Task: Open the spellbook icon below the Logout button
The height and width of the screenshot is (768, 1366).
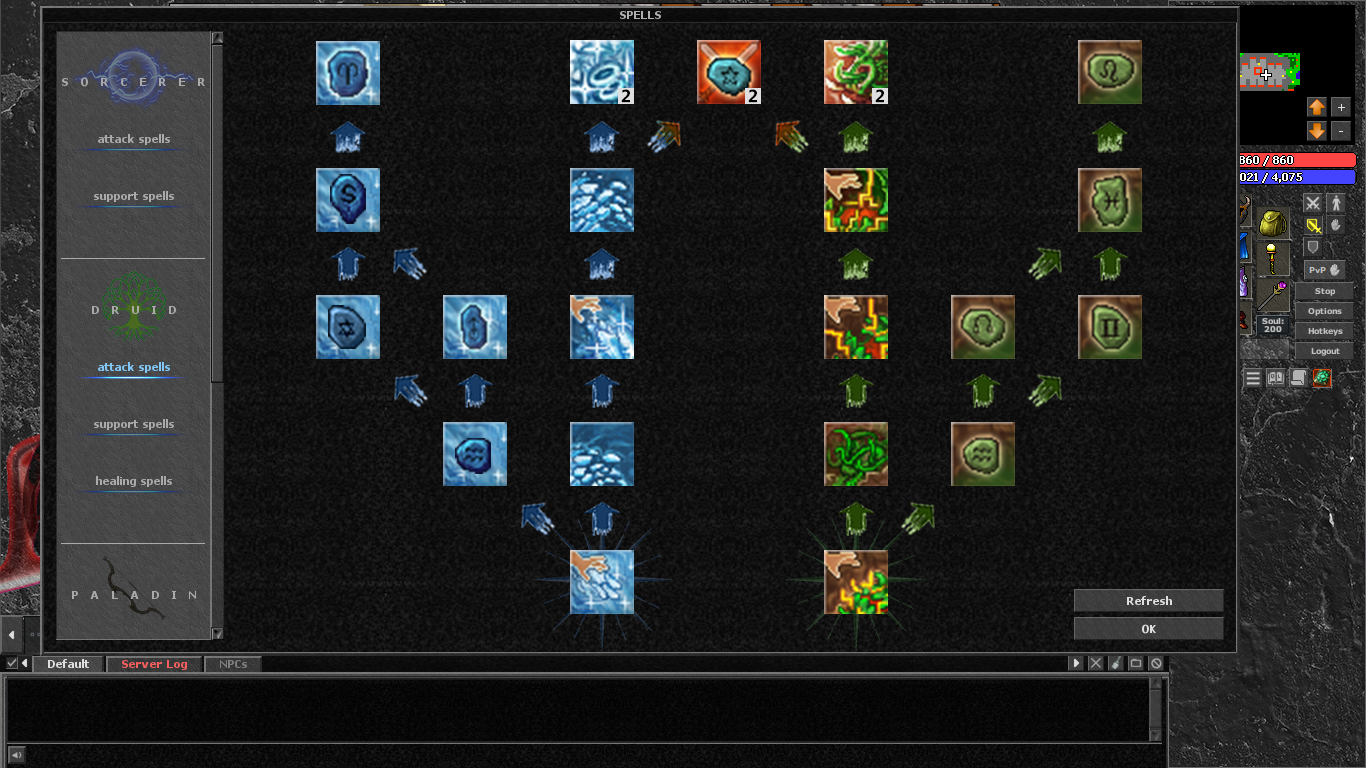Action: click(1276, 377)
